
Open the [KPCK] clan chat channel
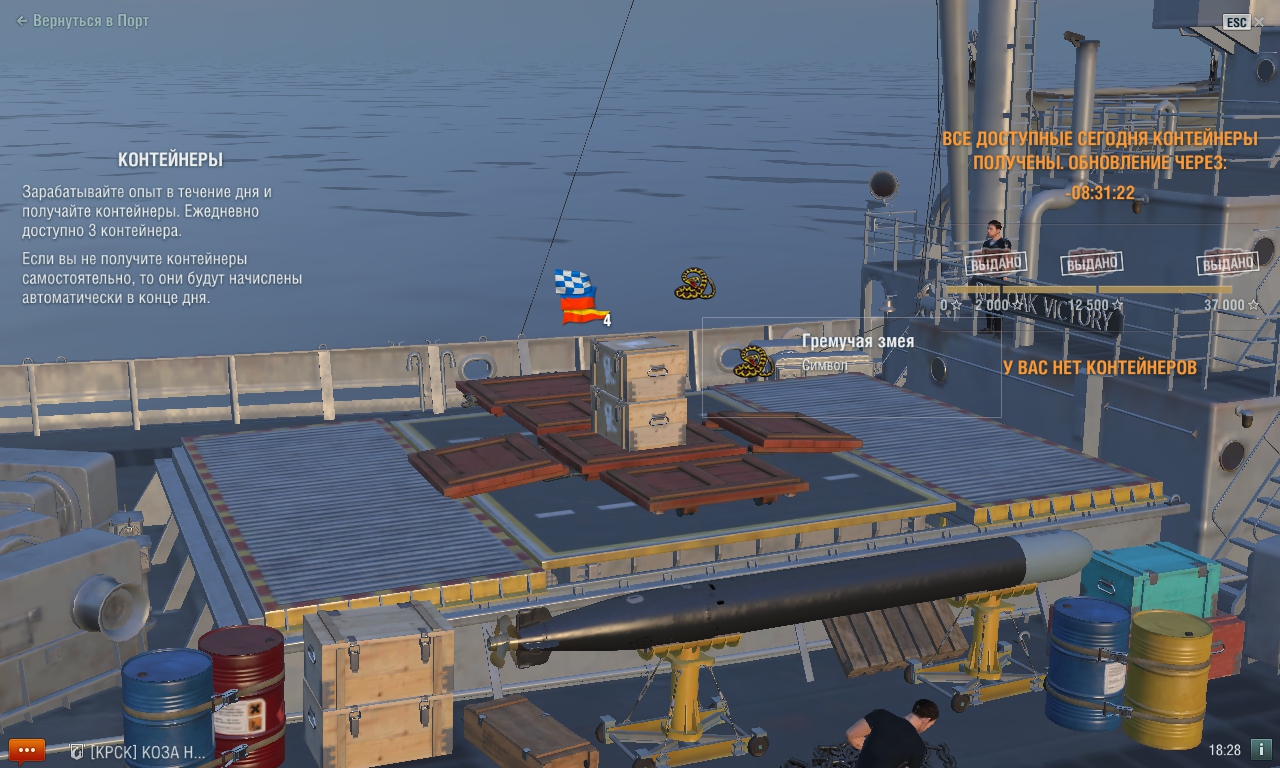pyautogui.click(x=140, y=752)
